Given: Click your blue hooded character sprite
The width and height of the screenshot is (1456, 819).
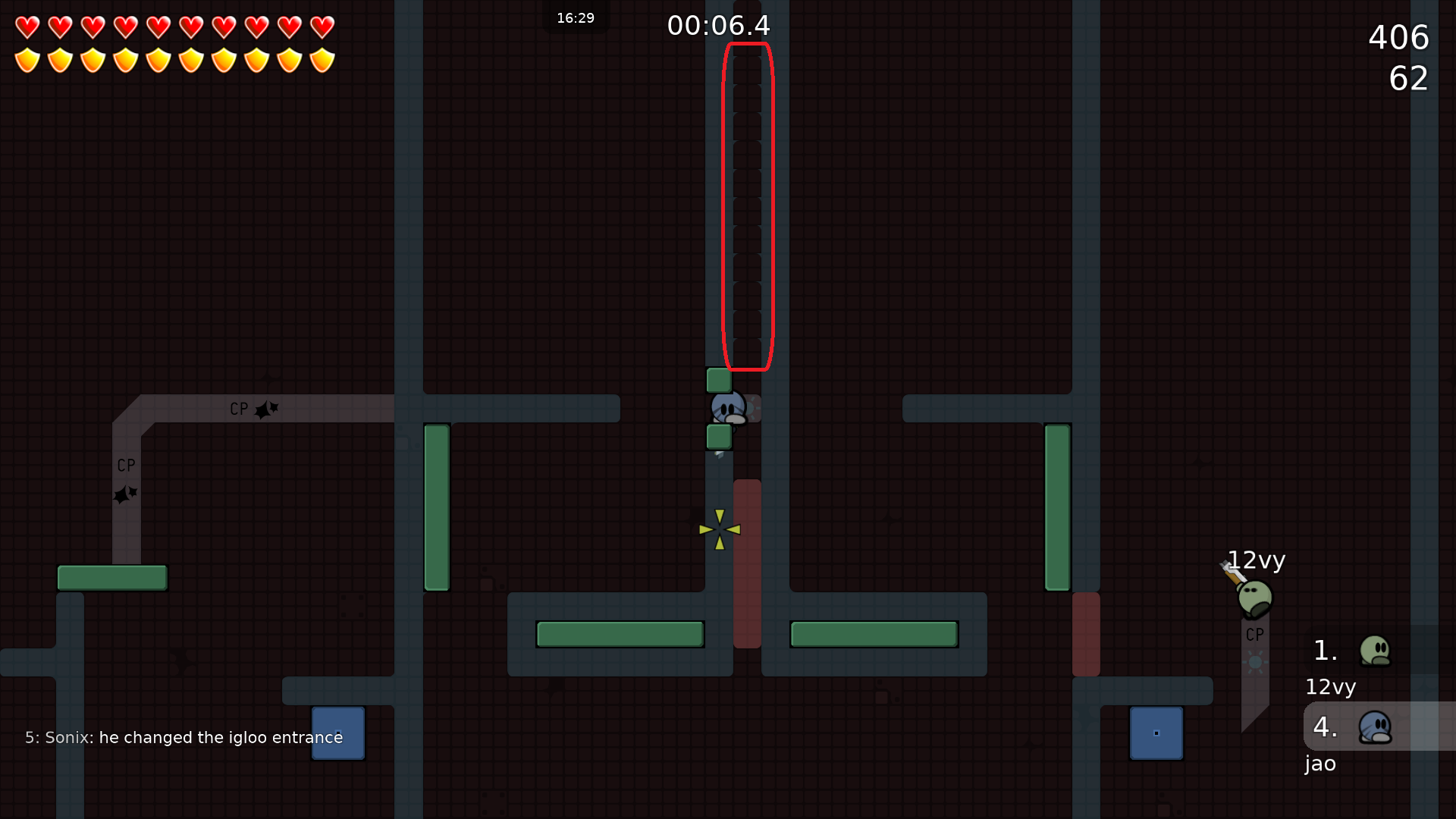Looking at the screenshot, I should pos(728,407).
